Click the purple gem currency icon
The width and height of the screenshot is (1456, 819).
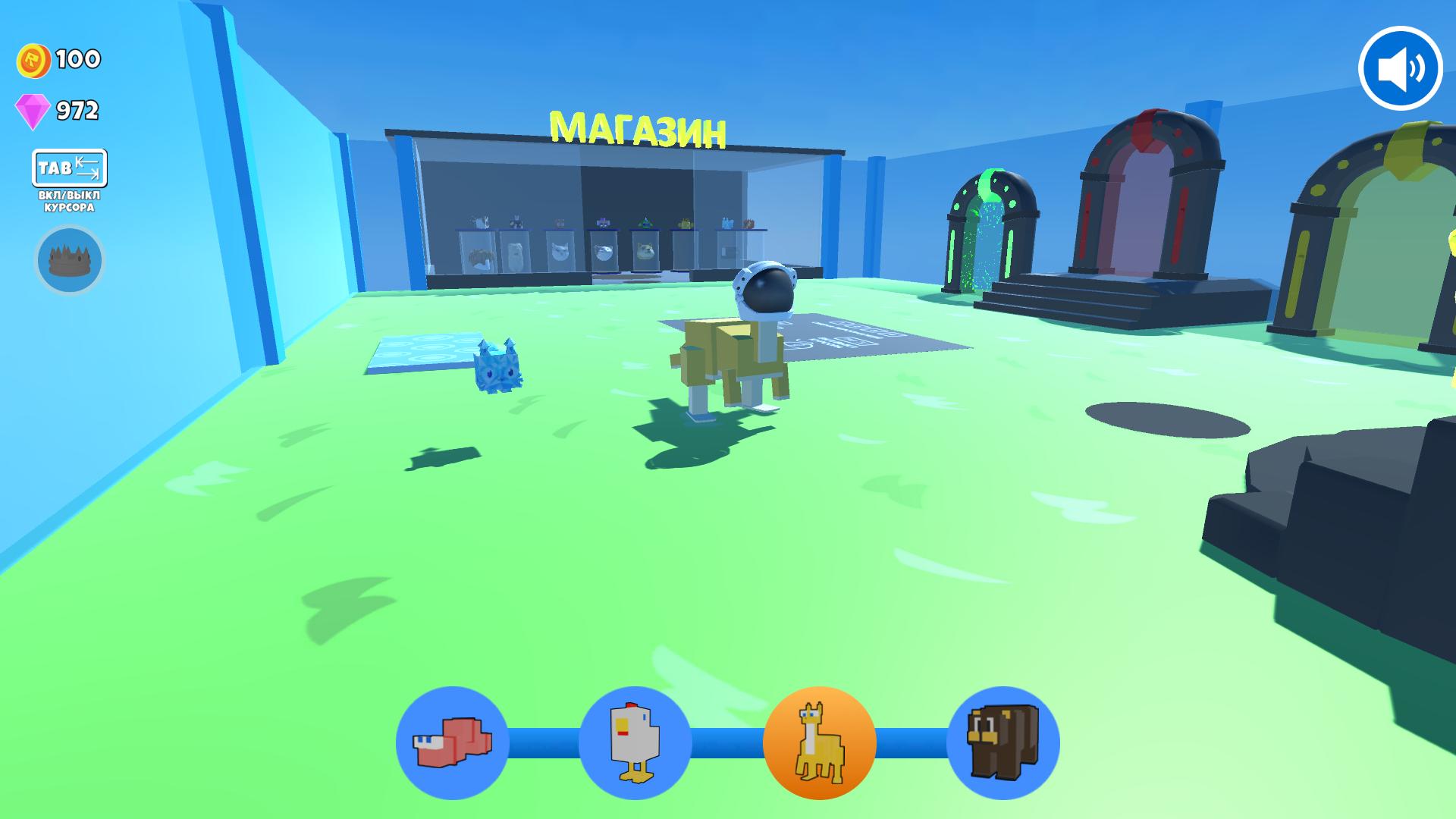[x=32, y=110]
